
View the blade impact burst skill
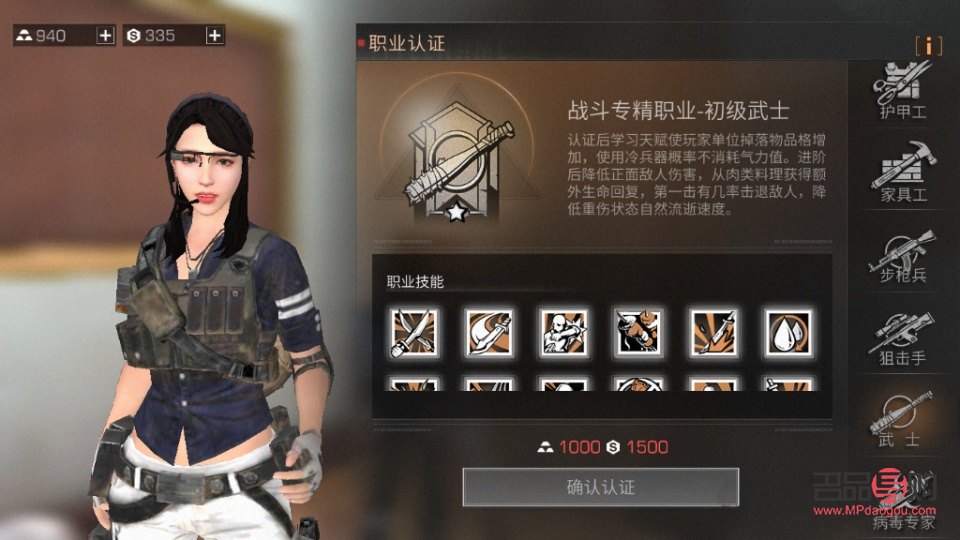(x=713, y=332)
